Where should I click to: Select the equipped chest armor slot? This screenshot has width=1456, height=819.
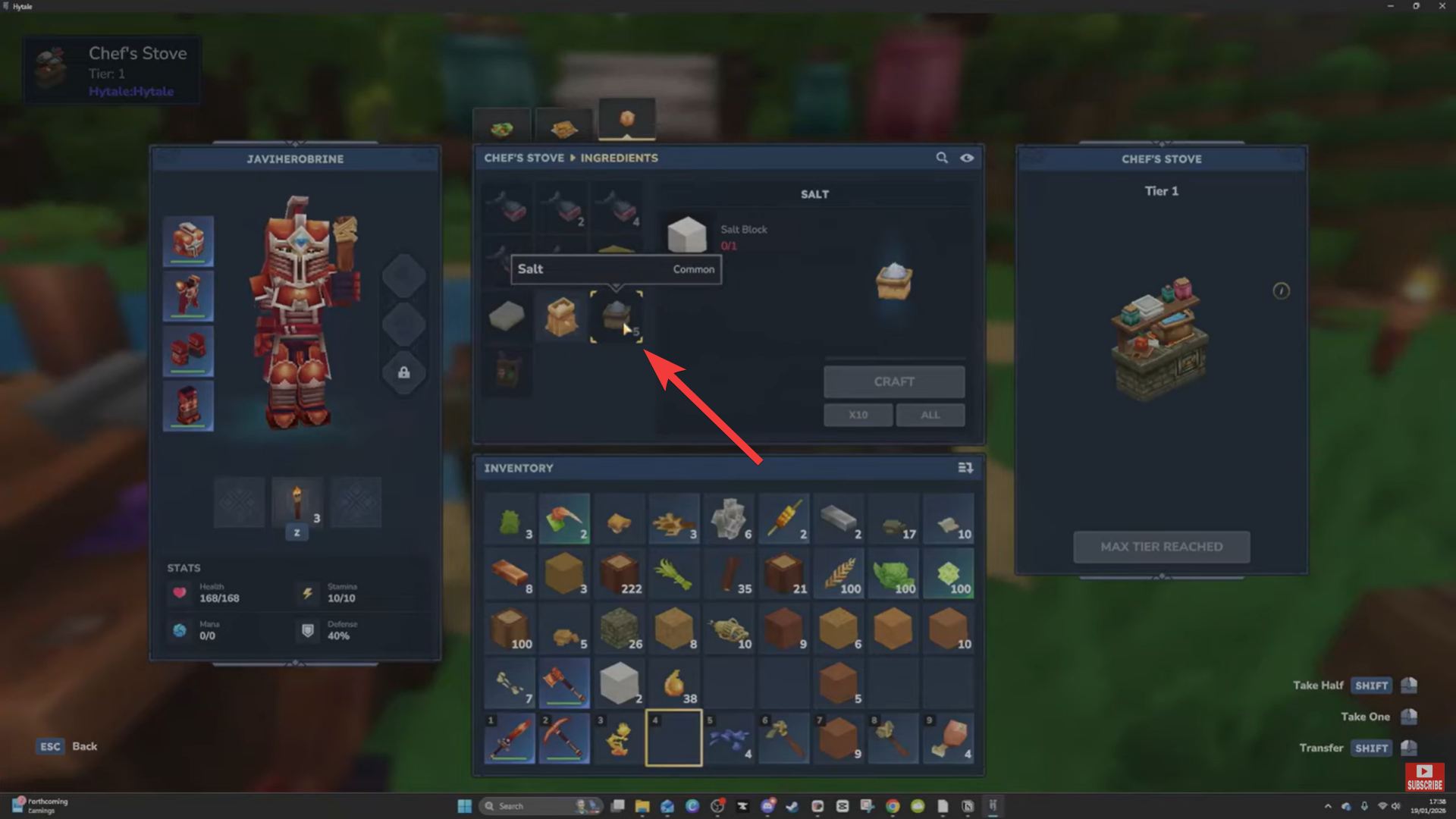(188, 296)
